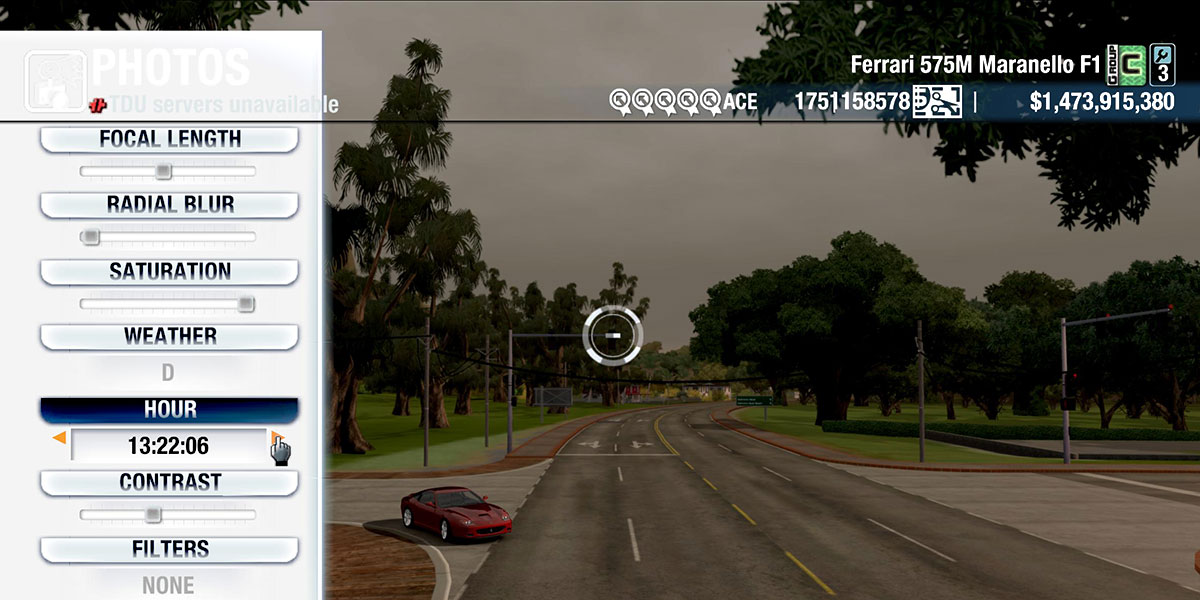
Task: Select the Focal Length option
Action: coord(169,140)
